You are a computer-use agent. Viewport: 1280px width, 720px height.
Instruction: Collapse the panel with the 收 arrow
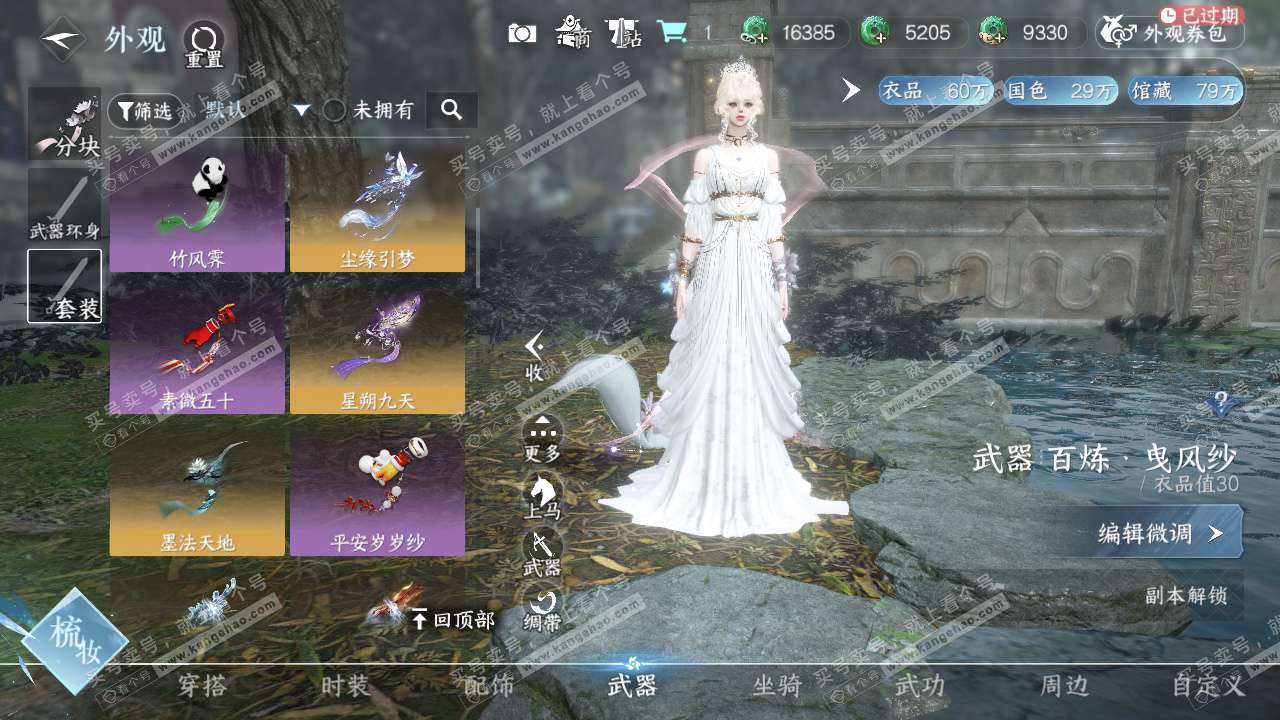pyautogui.click(x=535, y=355)
